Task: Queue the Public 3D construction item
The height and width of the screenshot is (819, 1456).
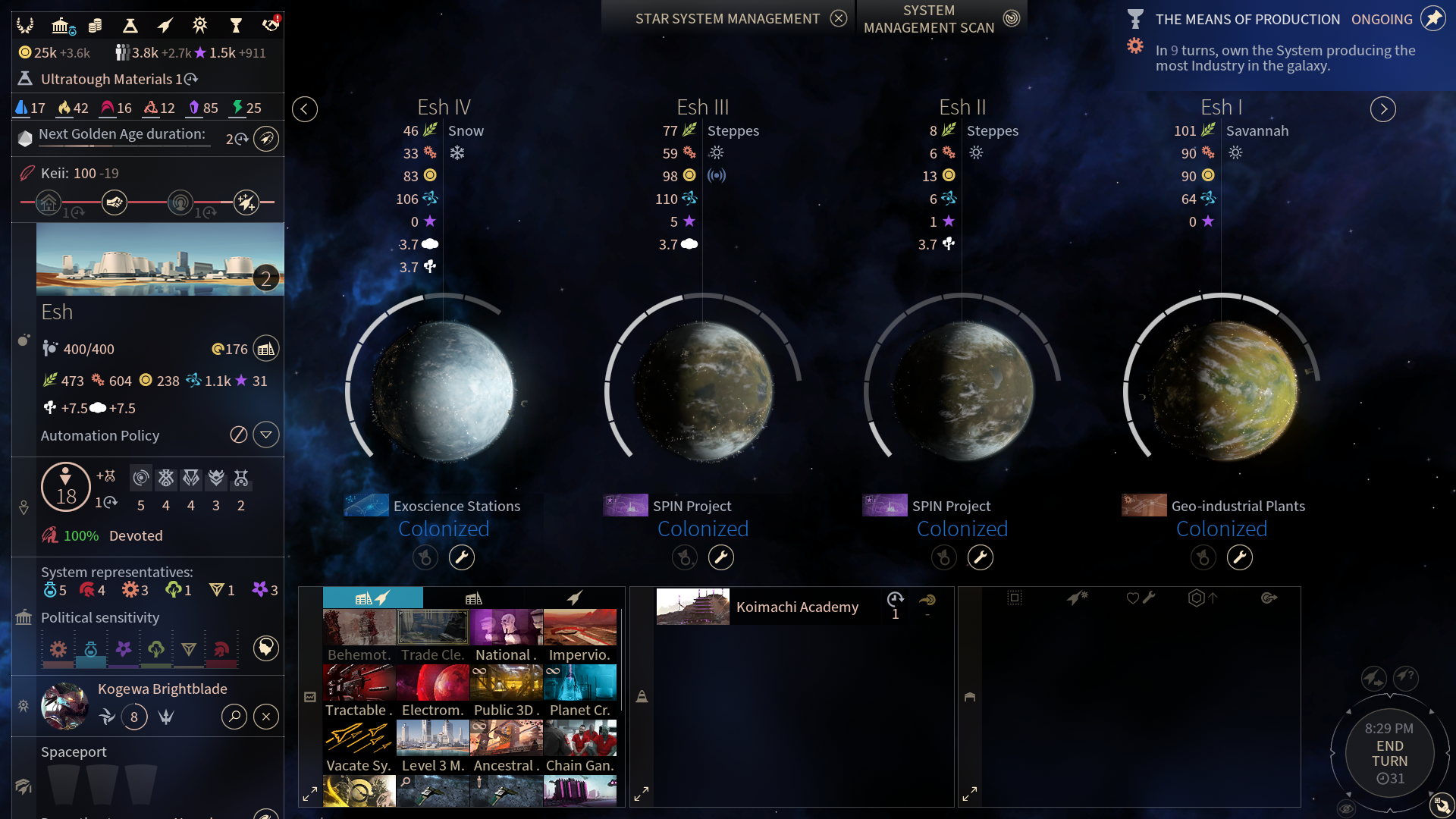Action: click(507, 691)
